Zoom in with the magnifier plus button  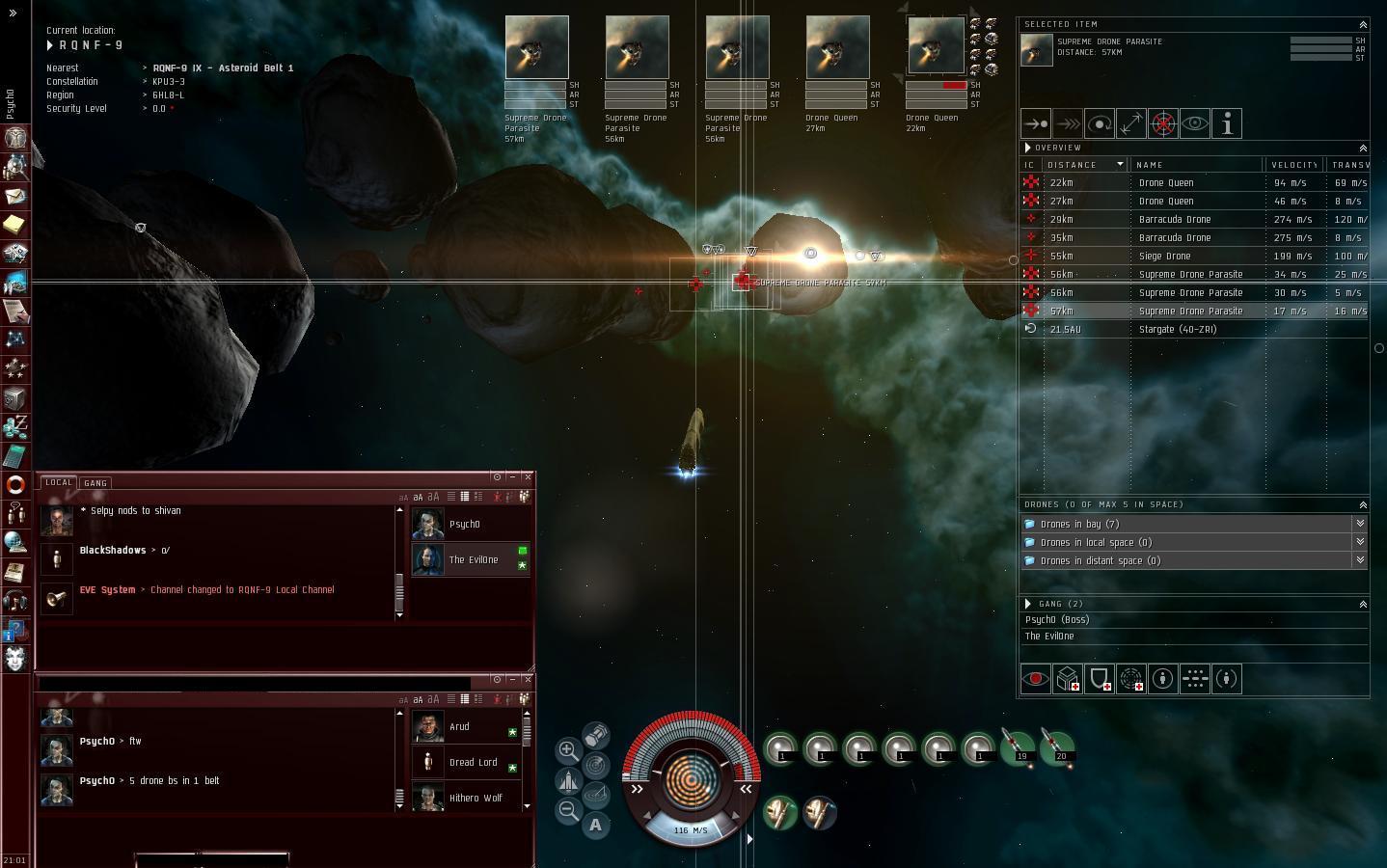click(x=568, y=750)
